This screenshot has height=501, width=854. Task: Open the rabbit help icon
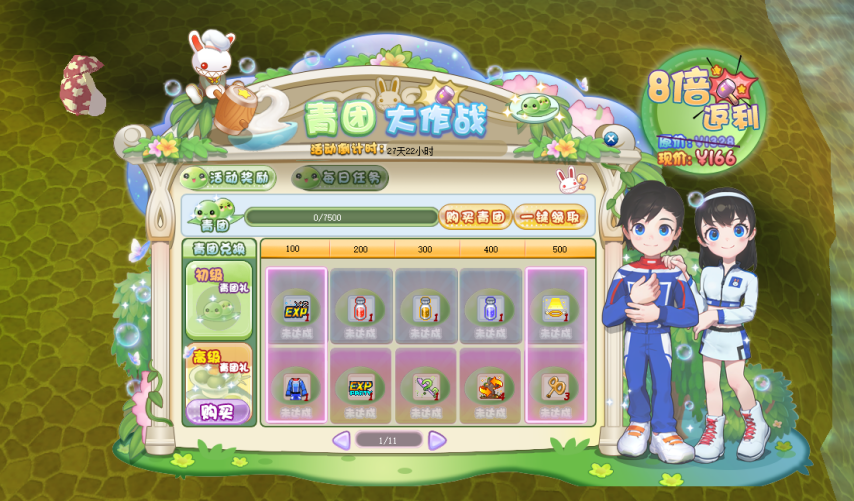pyautogui.click(x=569, y=181)
